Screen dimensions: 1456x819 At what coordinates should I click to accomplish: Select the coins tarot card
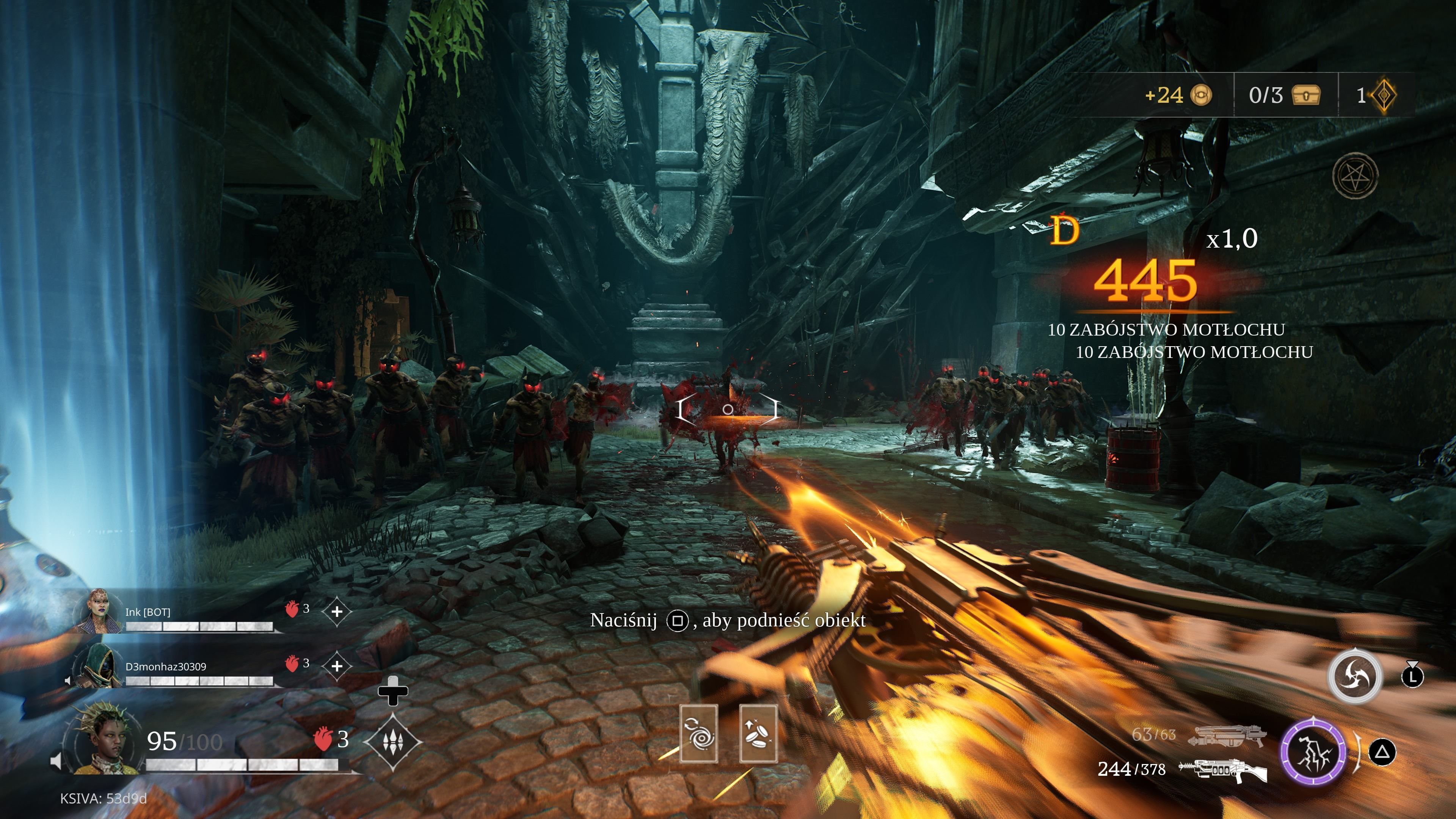pos(758,733)
